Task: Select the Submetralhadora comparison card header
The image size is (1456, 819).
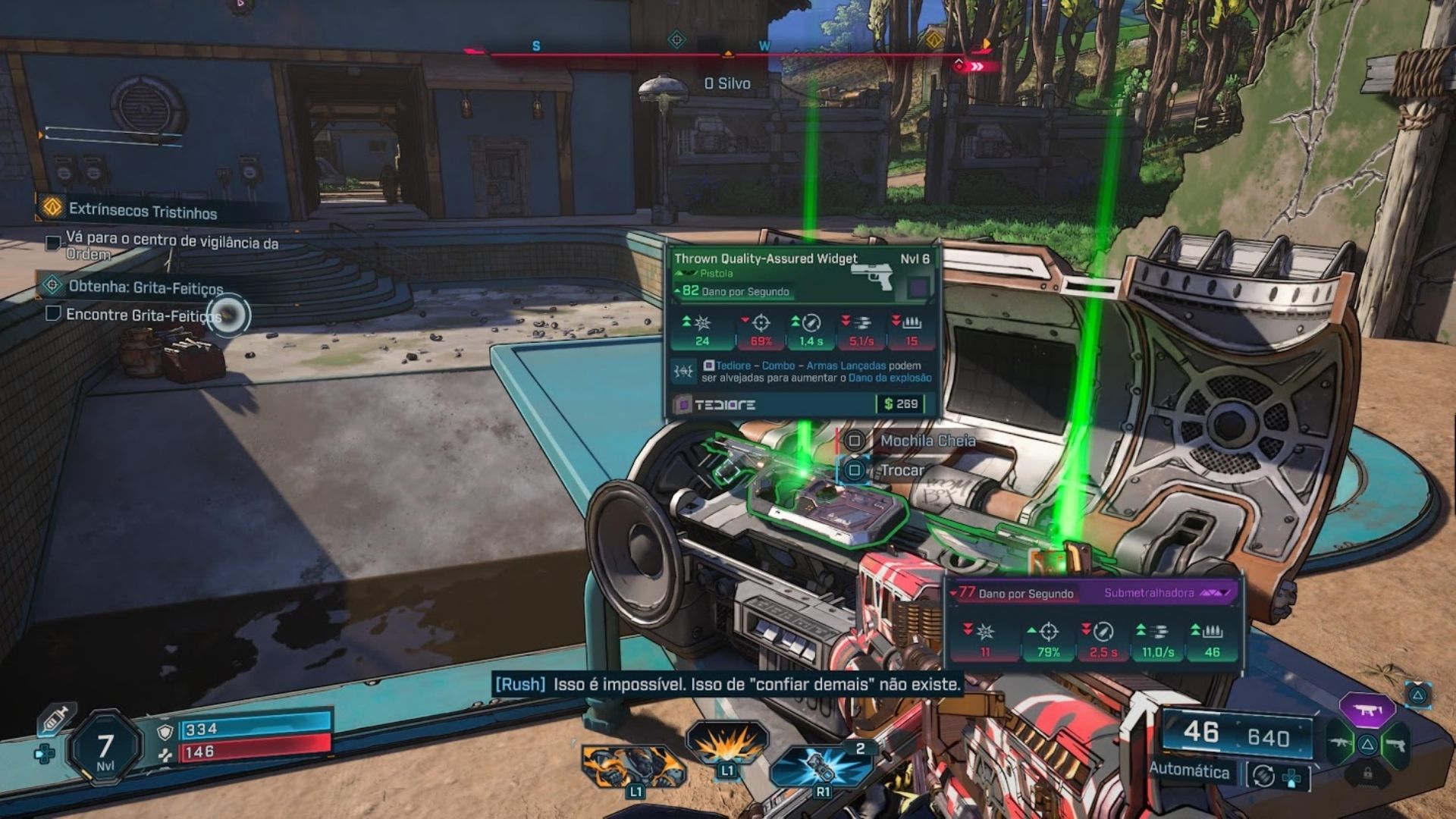Action: [1092, 593]
